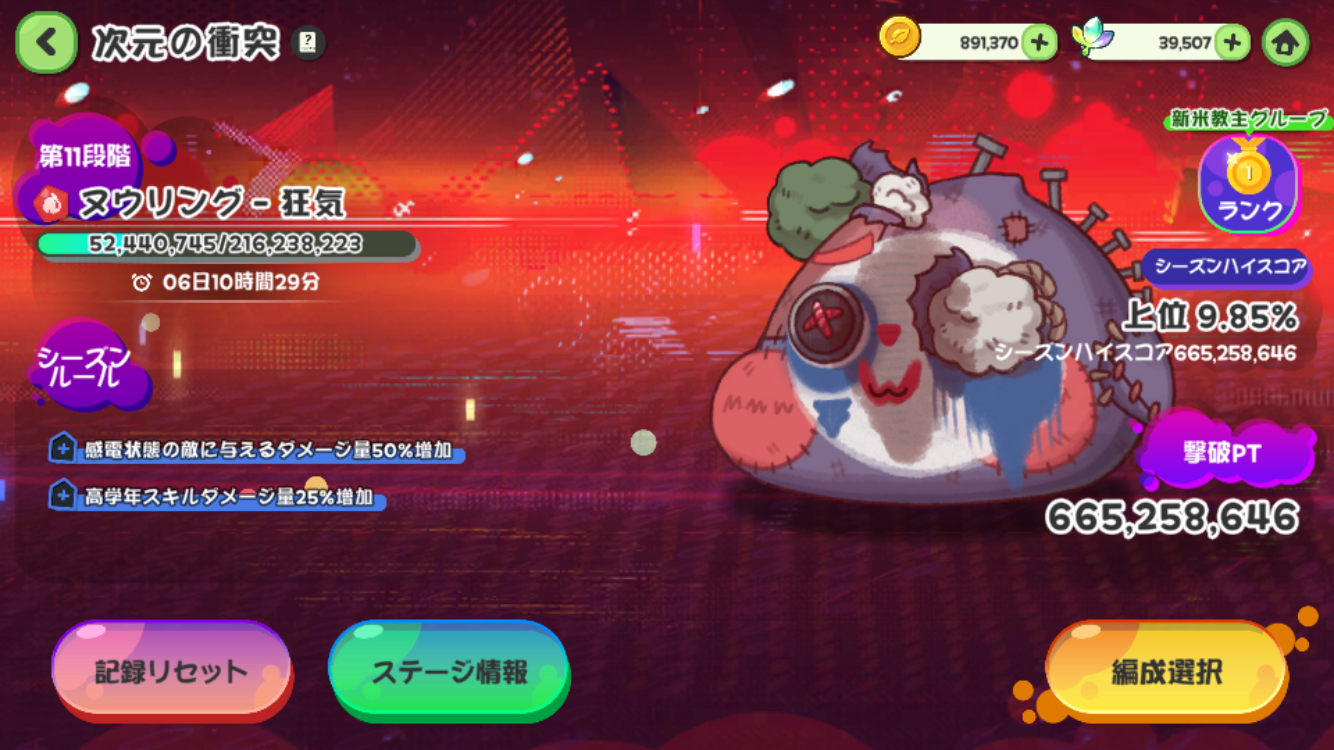Click the 記録リセット button
The height and width of the screenshot is (750, 1334).
pyautogui.click(x=171, y=671)
